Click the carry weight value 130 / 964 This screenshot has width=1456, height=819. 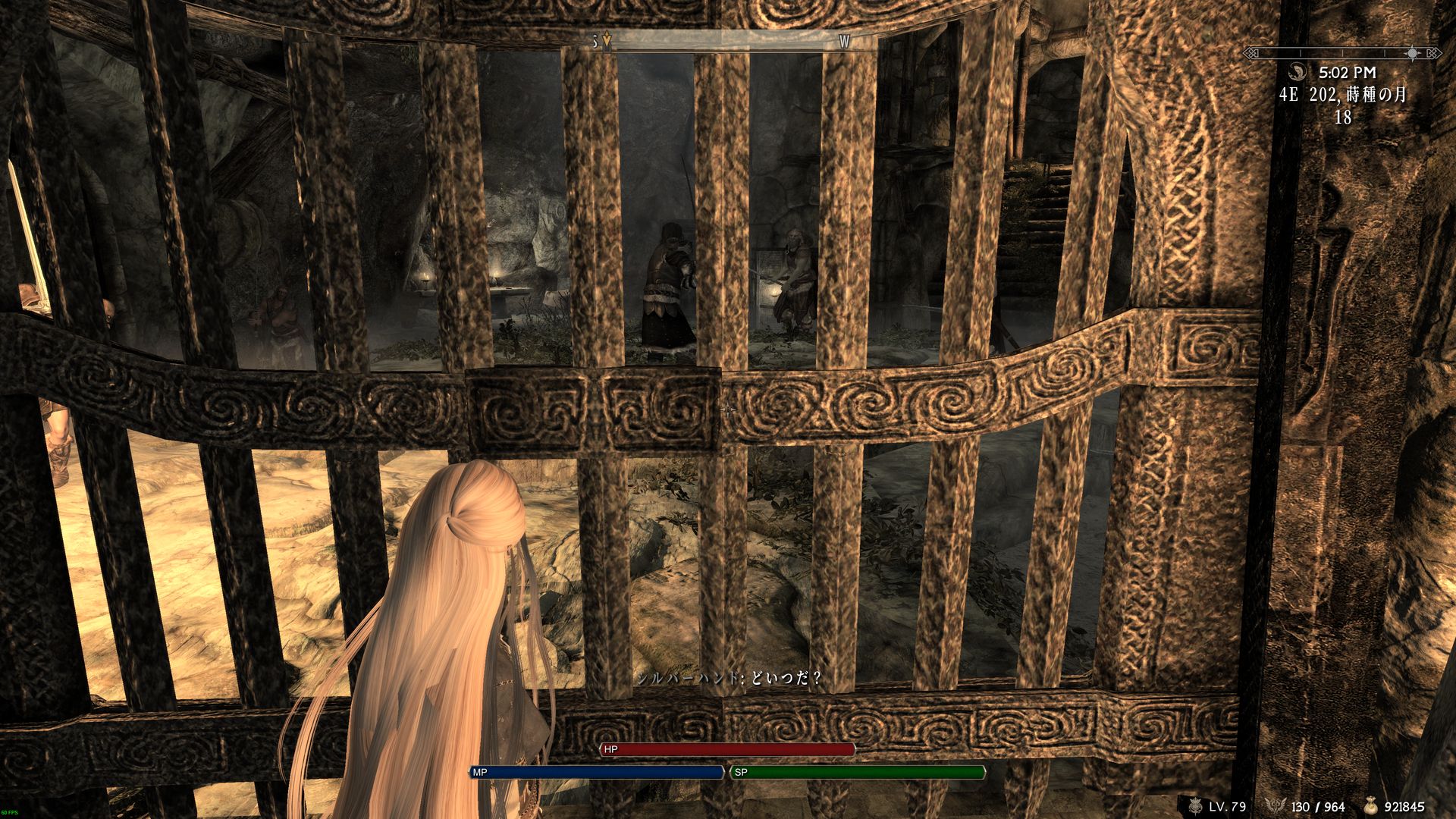1316,806
